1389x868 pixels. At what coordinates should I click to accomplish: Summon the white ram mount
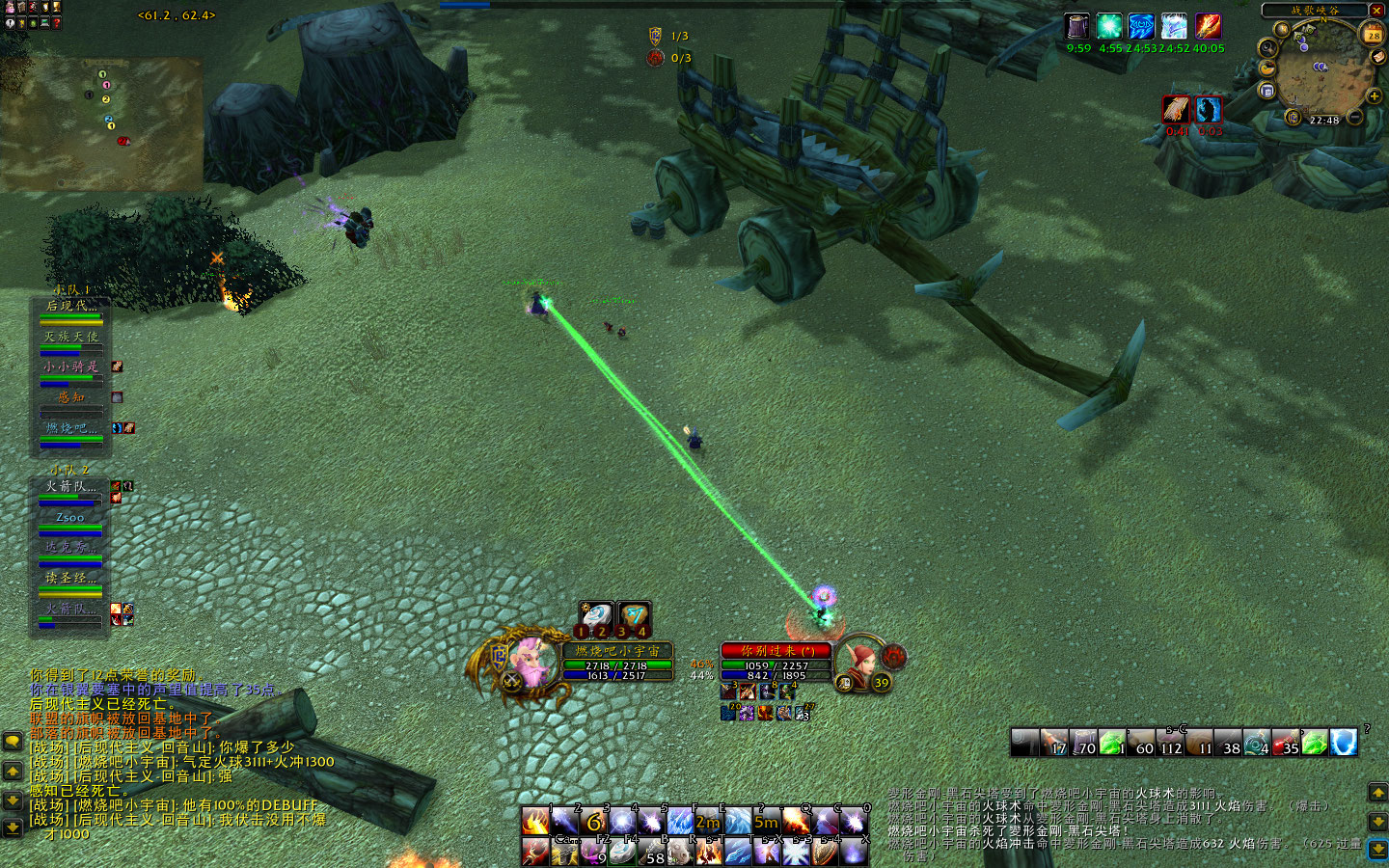tap(679, 853)
